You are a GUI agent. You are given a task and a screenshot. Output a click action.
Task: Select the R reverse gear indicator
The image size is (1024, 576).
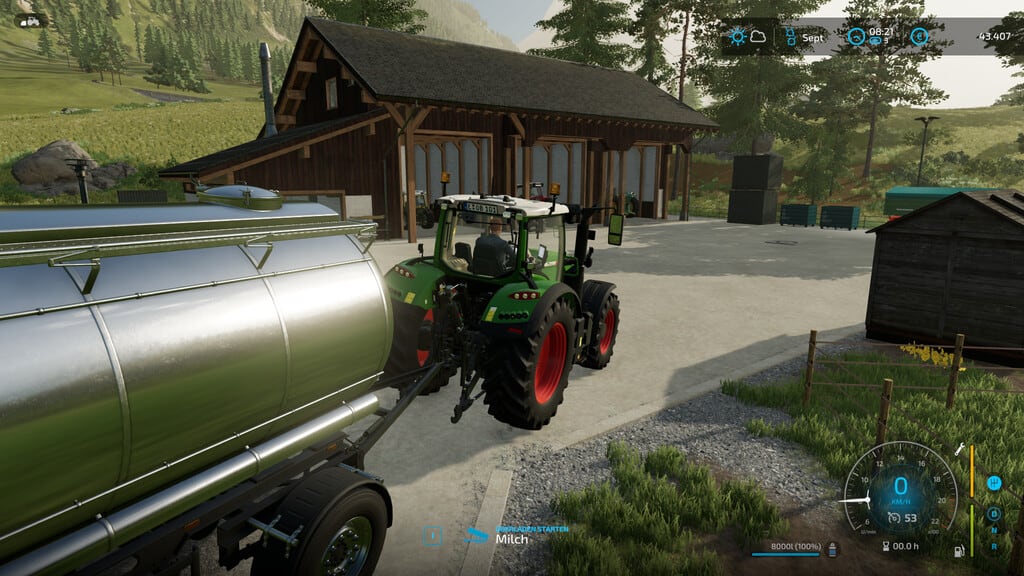point(994,546)
